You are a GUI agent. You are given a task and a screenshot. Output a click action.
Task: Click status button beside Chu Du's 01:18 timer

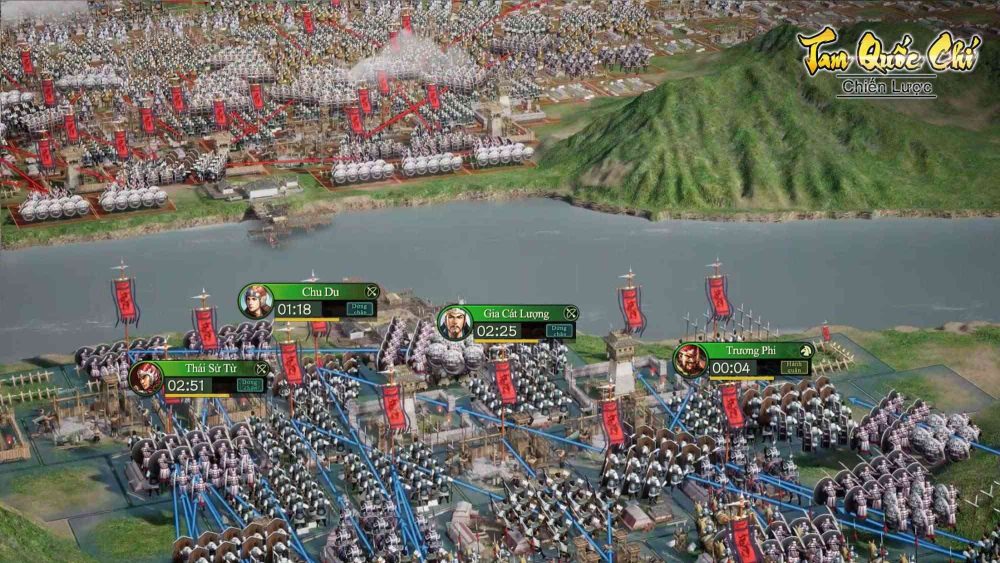click(359, 309)
